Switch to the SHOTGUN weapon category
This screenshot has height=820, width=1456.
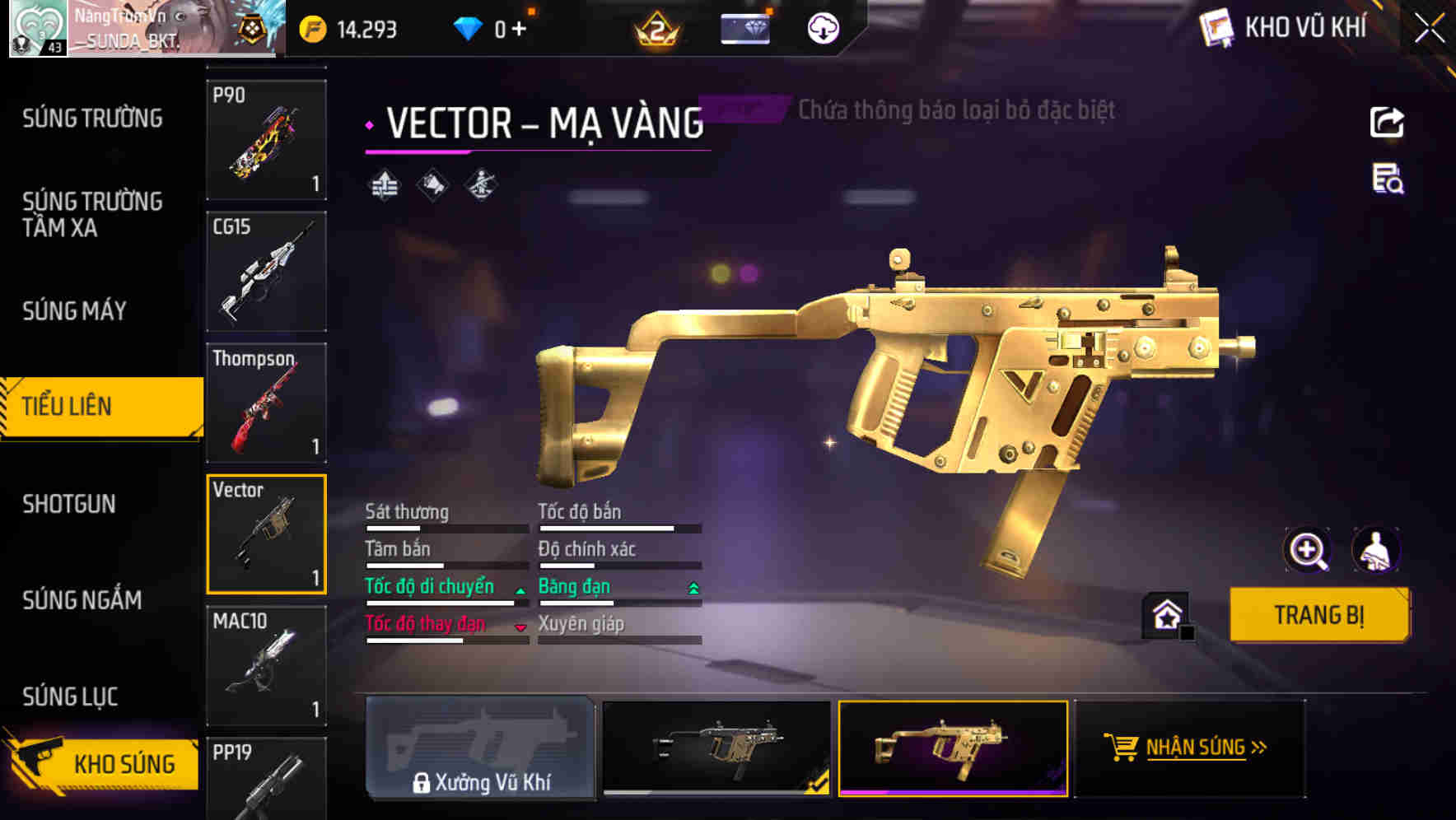[70, 503]
